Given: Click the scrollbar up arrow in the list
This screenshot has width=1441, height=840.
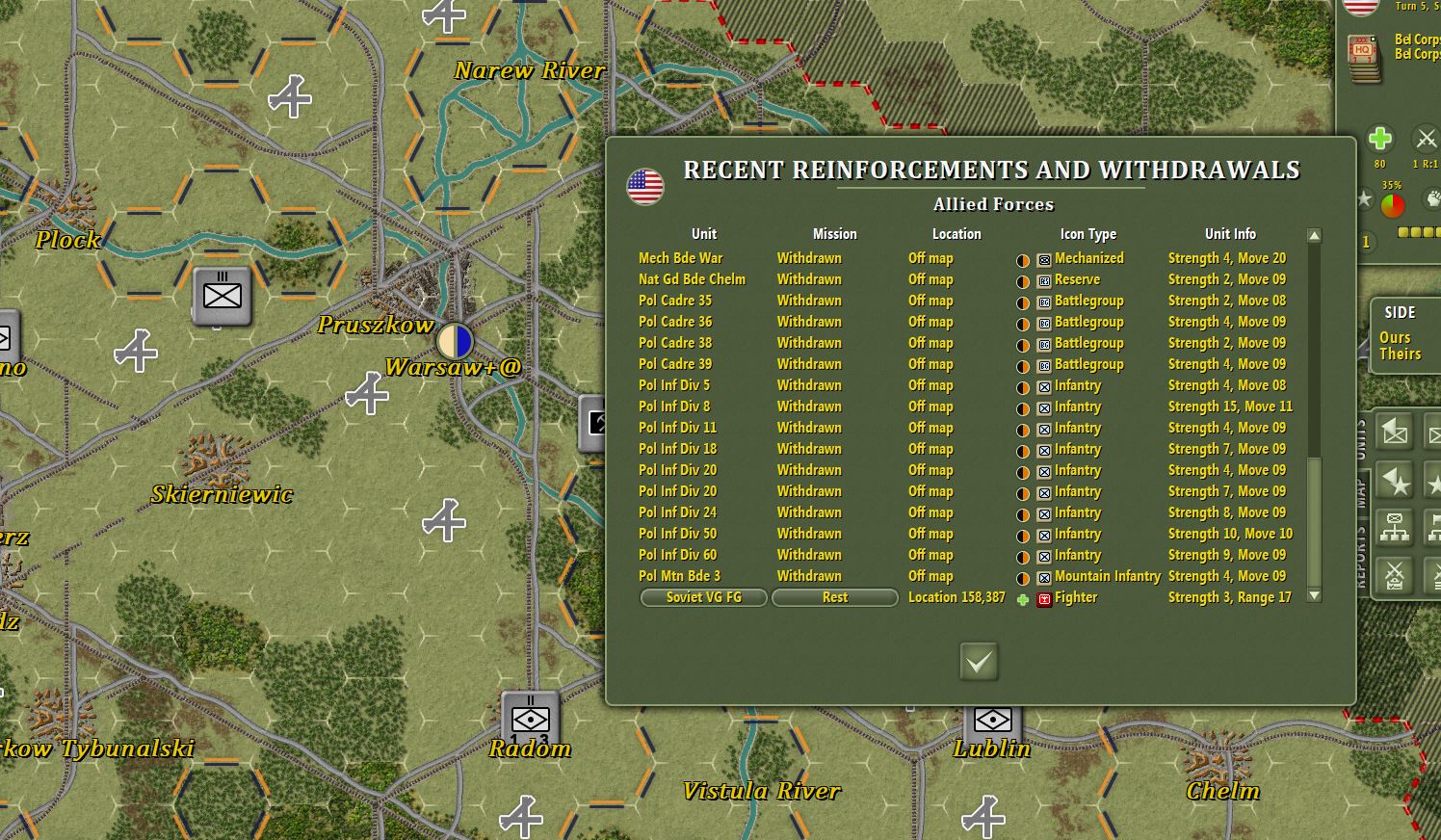Looking at the screenshot, I should 1313,234.
